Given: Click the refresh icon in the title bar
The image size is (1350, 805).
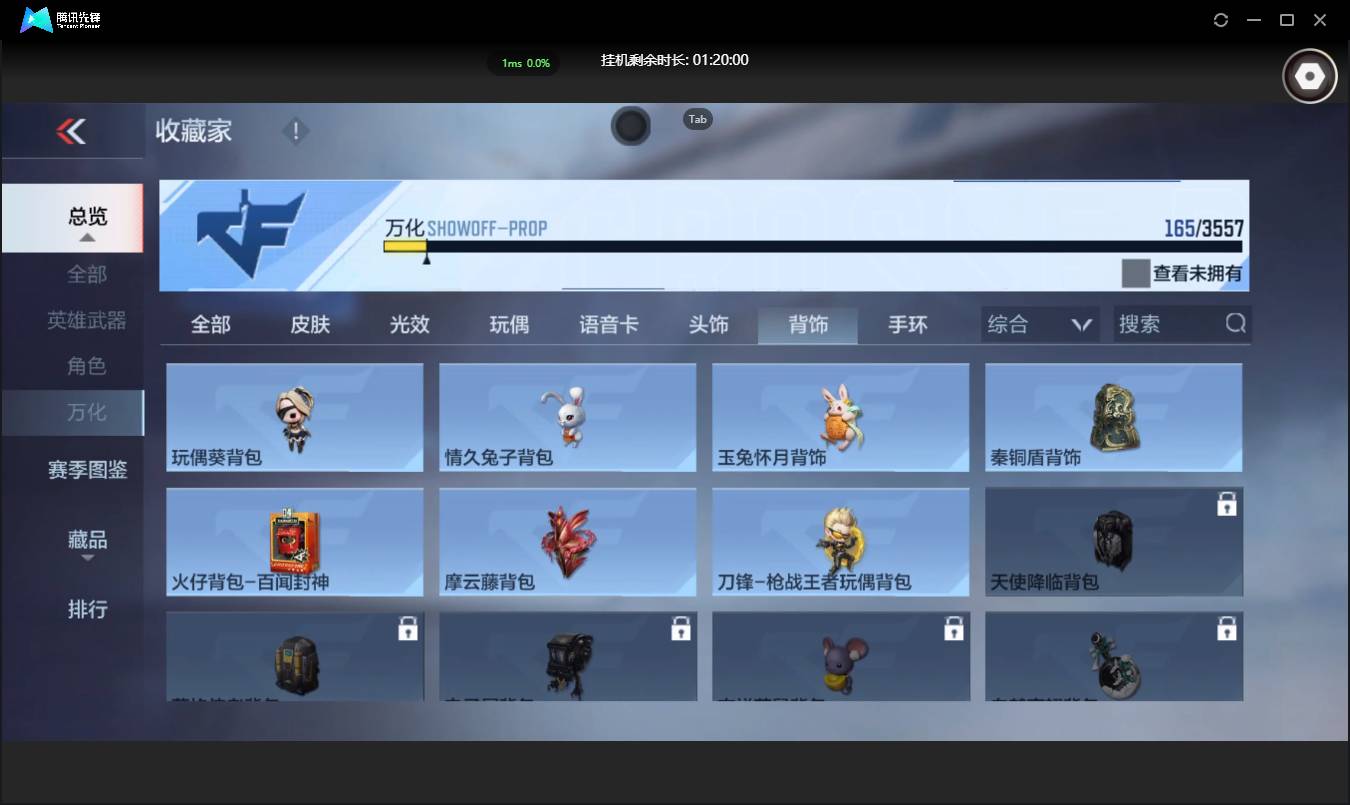Looking at the screenshot, I should [x=1220, y=19].
